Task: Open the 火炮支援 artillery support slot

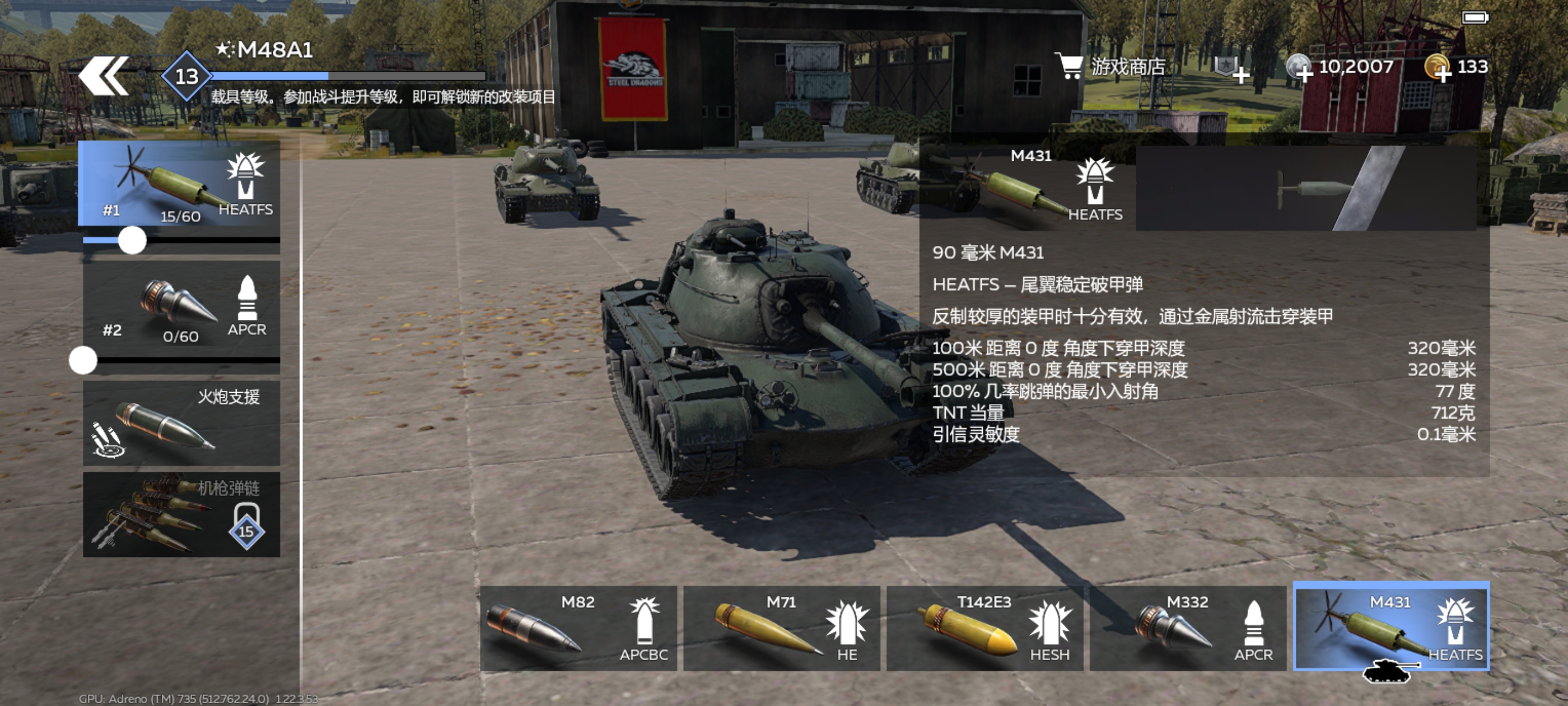Action: [181, 424]
